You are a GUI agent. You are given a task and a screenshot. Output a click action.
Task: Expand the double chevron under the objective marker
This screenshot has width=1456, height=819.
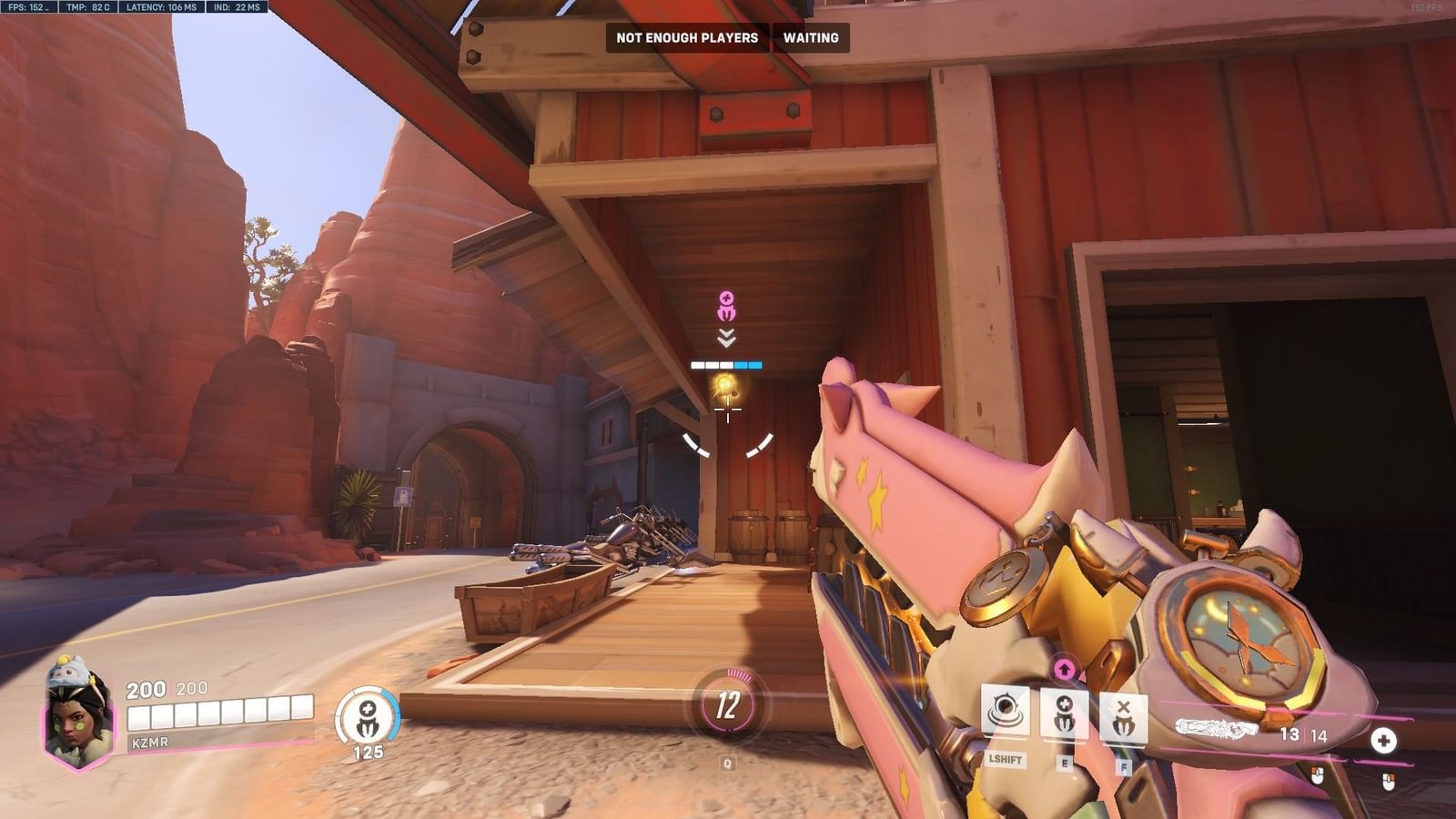pyautogui.click(x=725, y=339)
